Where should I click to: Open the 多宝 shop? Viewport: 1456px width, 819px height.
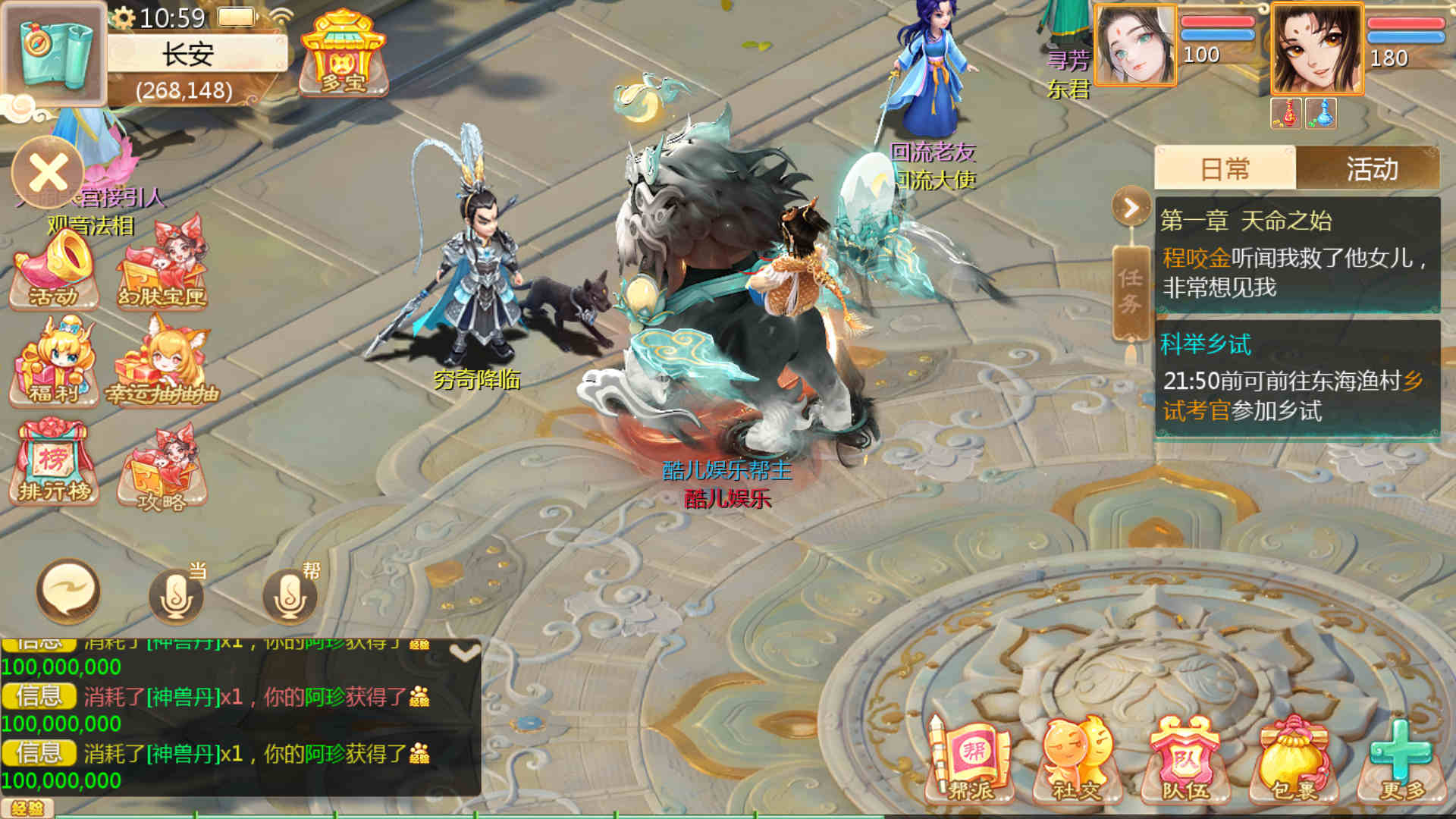(344, 55)
